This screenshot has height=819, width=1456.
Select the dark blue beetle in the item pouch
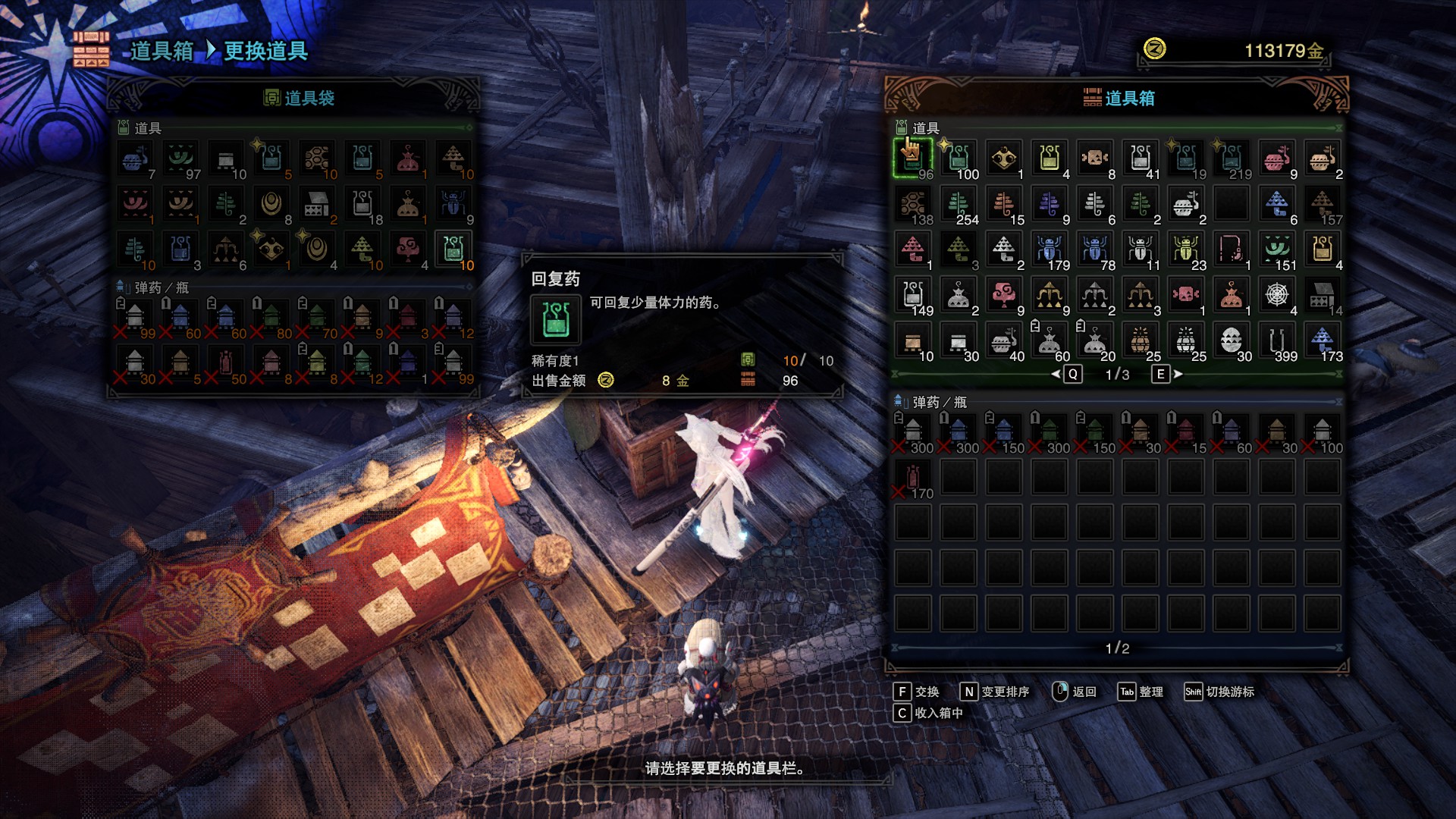click(x=453, y=204)
